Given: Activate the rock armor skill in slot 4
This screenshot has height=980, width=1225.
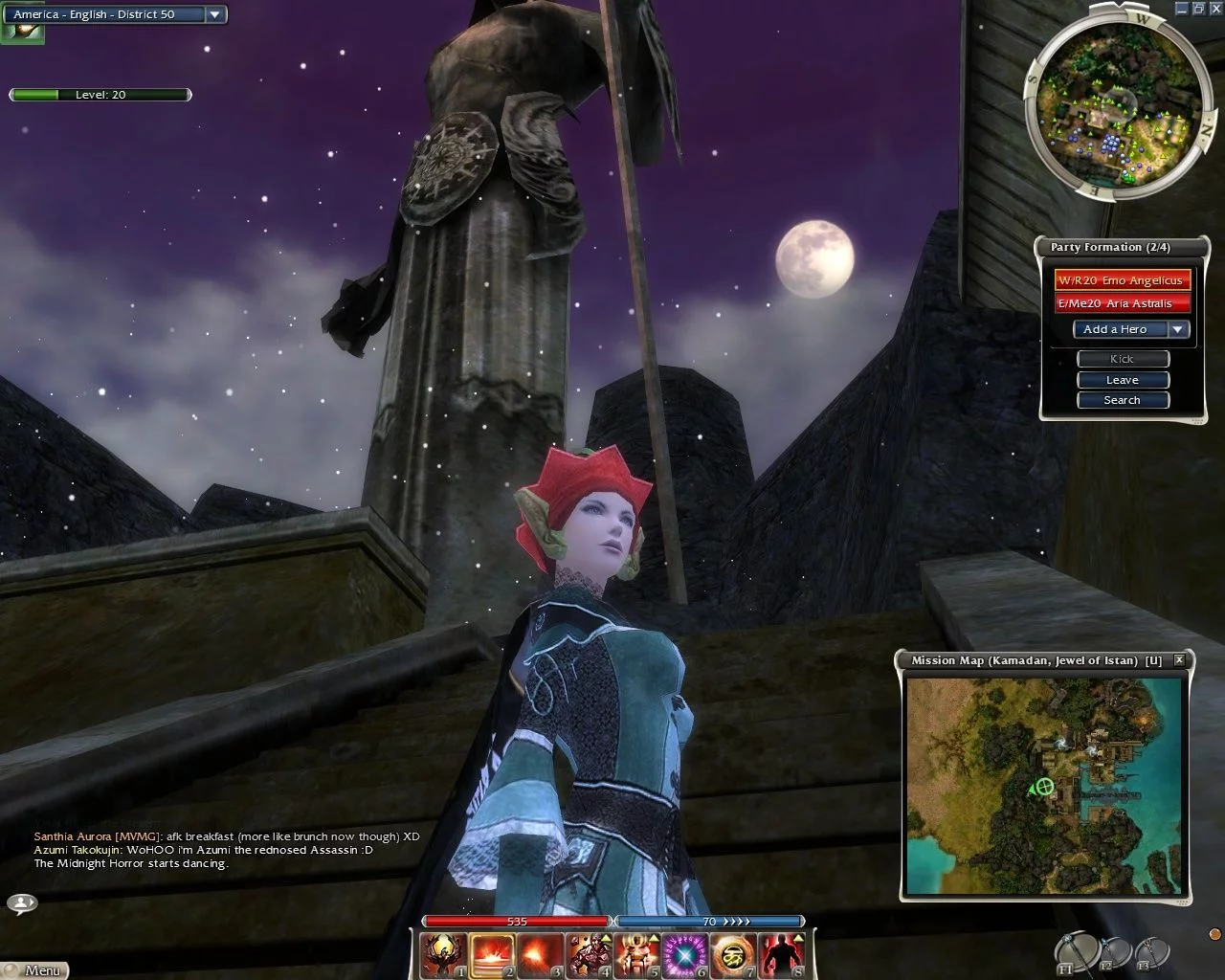Looking at the screenshot, I should (589, 955).
